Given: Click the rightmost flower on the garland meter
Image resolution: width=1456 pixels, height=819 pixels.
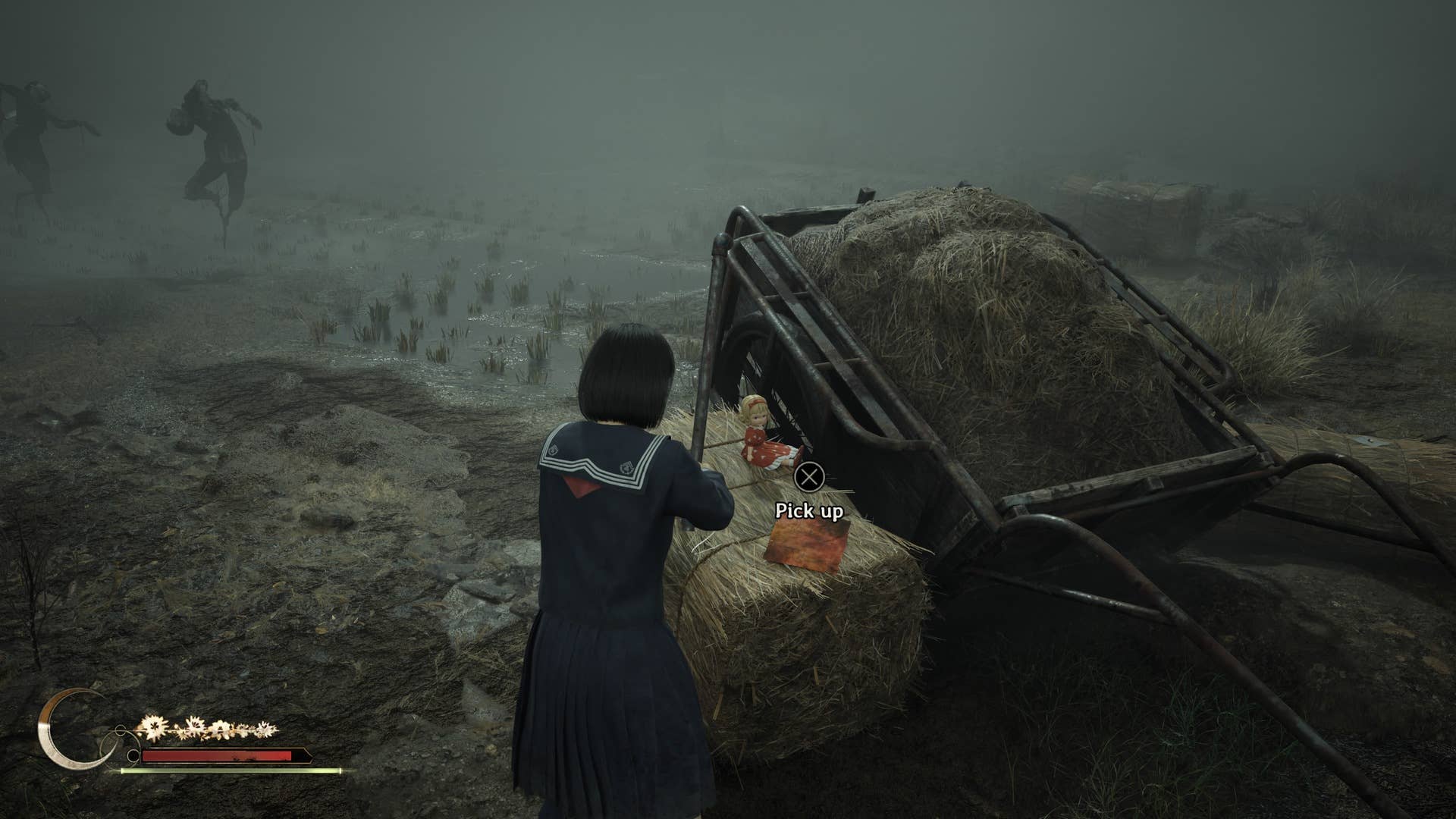Looking at the screenshot, I should pyautogui.click(x=265, y=730).
